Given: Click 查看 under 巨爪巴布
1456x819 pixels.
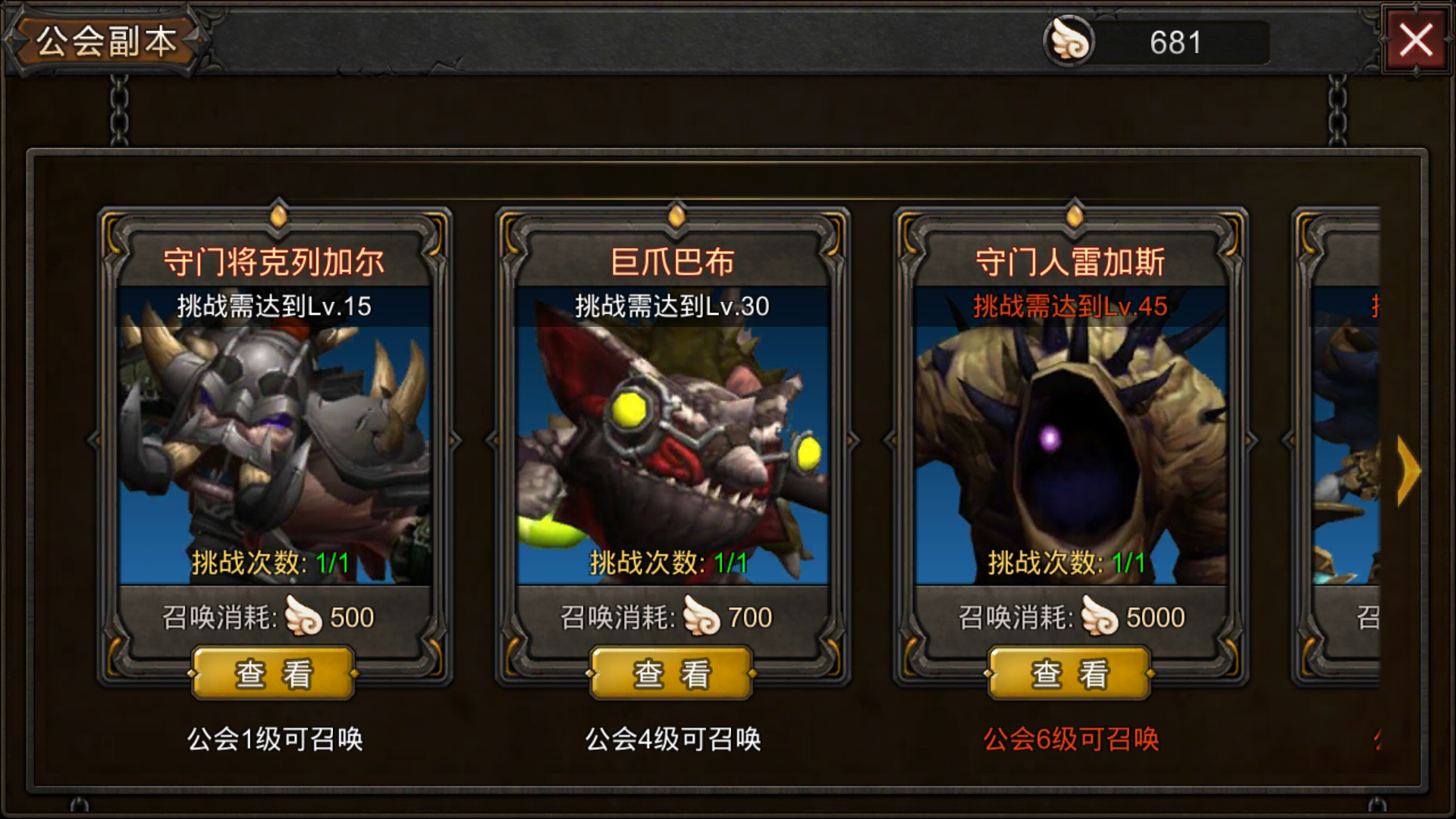Looking at the screenshot, I should pos(672,673).
